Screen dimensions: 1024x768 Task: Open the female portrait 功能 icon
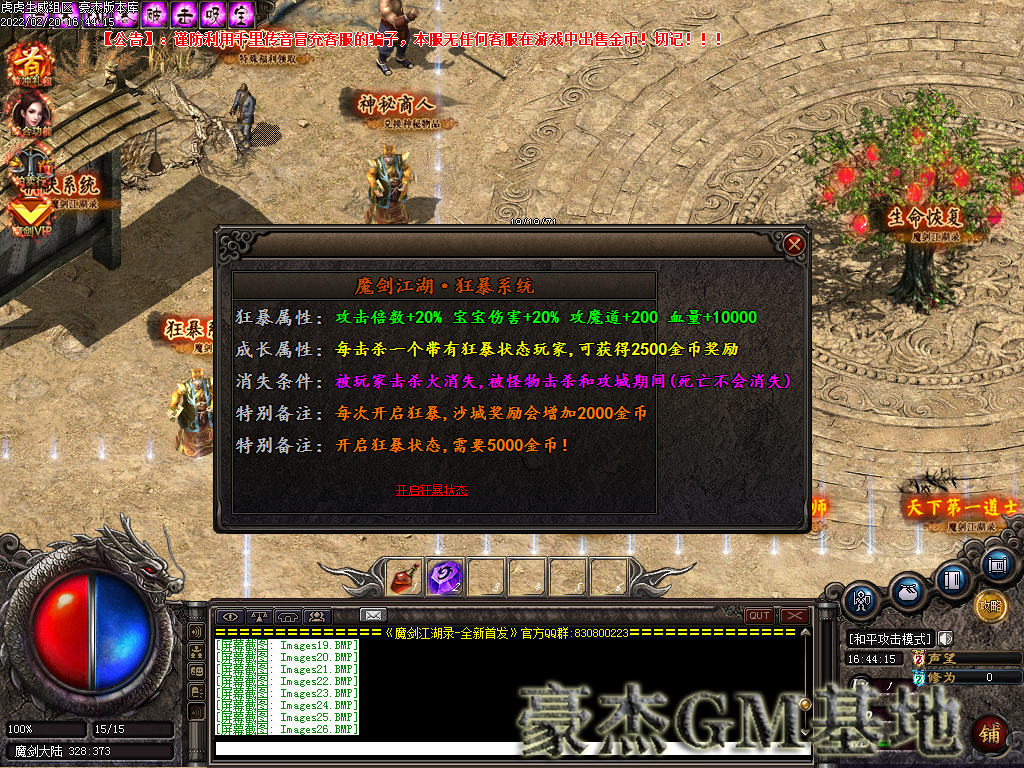[x=30, y=115]
